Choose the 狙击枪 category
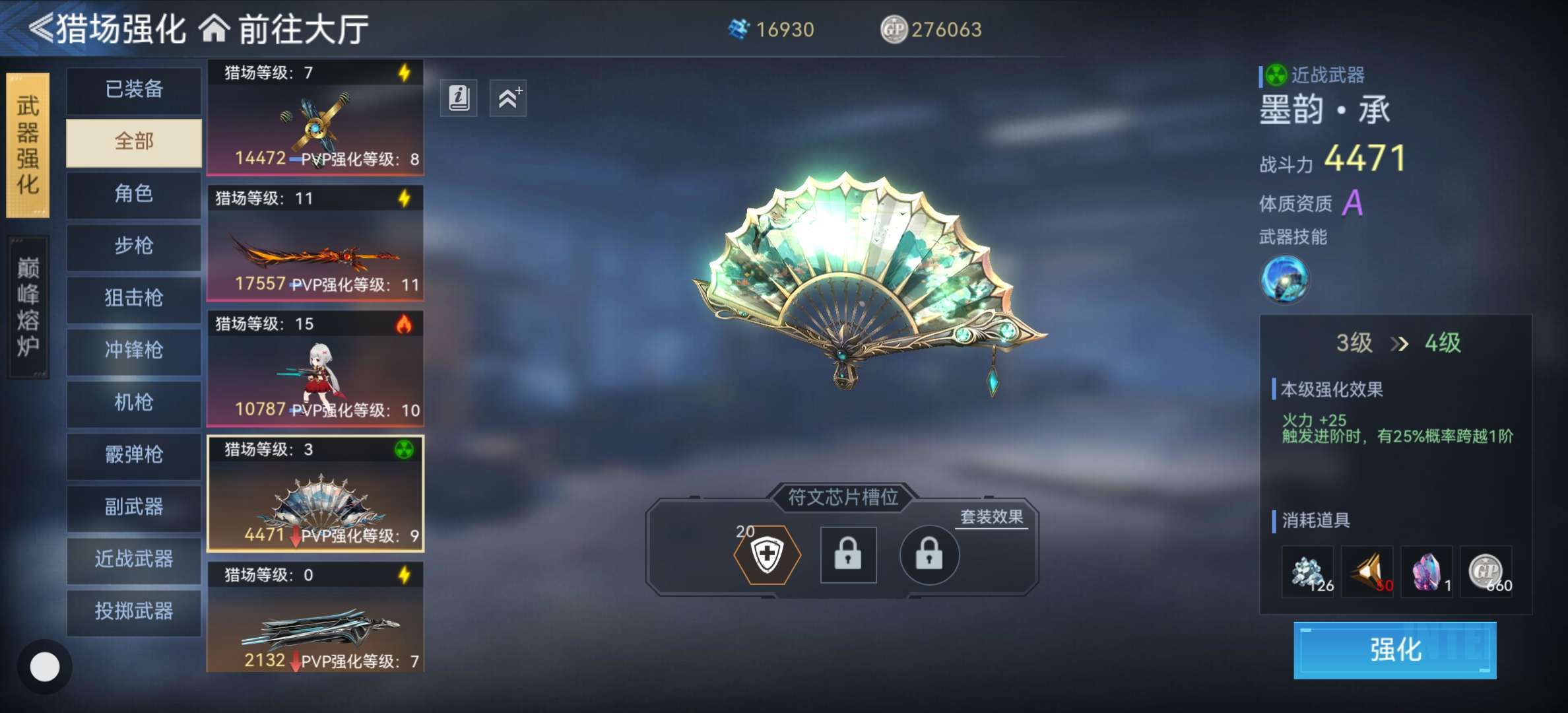This screenshot has width=1568, height=713. (134, 298)
